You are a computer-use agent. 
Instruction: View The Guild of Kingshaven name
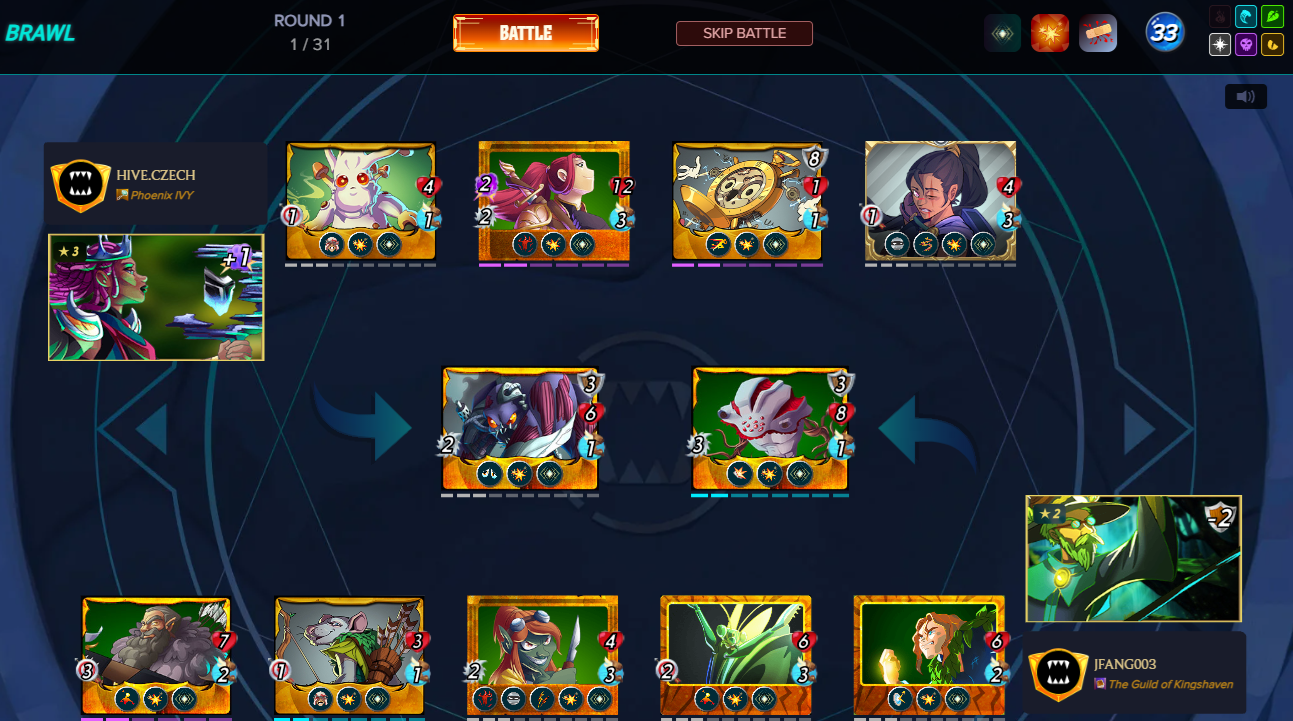[x=1170, y=684]
